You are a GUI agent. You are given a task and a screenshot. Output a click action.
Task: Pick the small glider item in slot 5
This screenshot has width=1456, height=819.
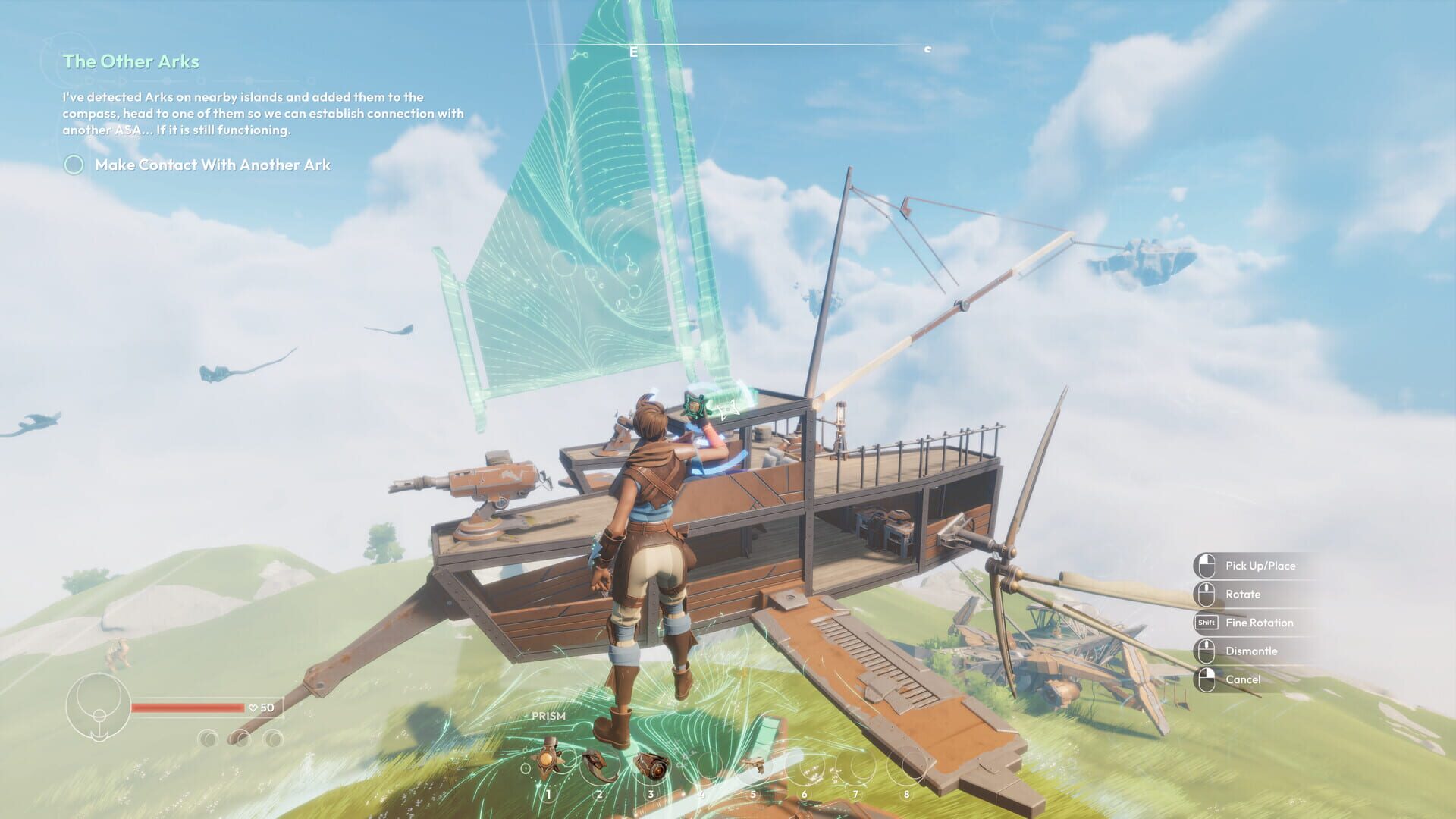(x=753, y=764)
